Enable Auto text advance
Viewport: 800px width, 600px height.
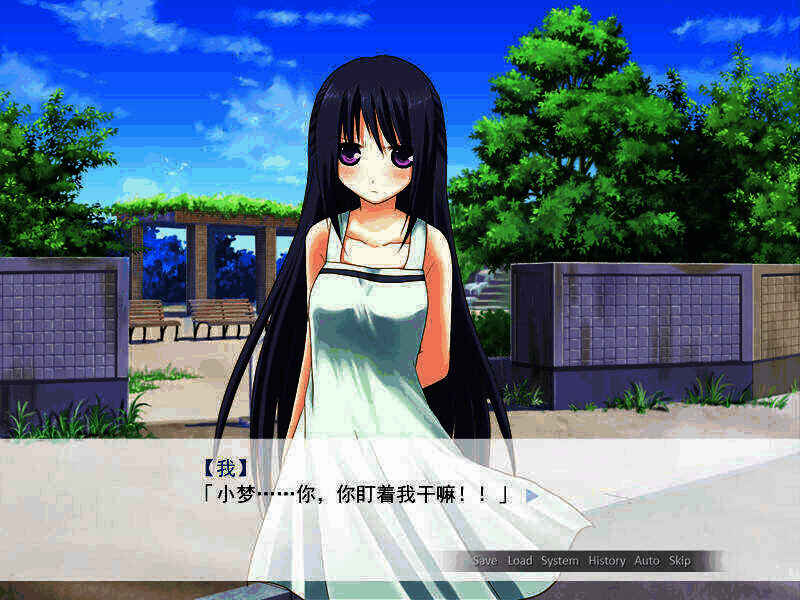click(x=647, y=561)
